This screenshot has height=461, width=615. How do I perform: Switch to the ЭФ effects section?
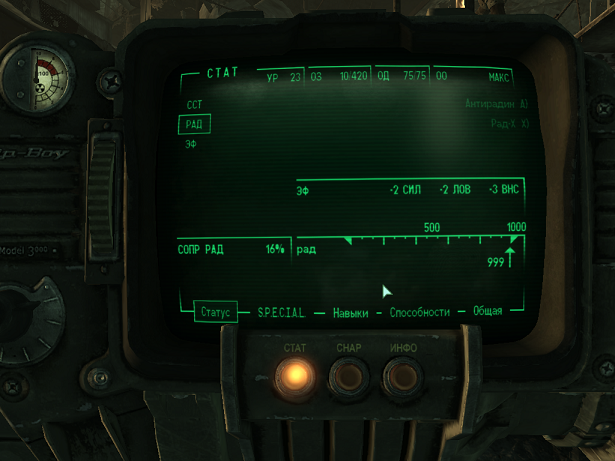pyautogui.click(x=191, y=144)
